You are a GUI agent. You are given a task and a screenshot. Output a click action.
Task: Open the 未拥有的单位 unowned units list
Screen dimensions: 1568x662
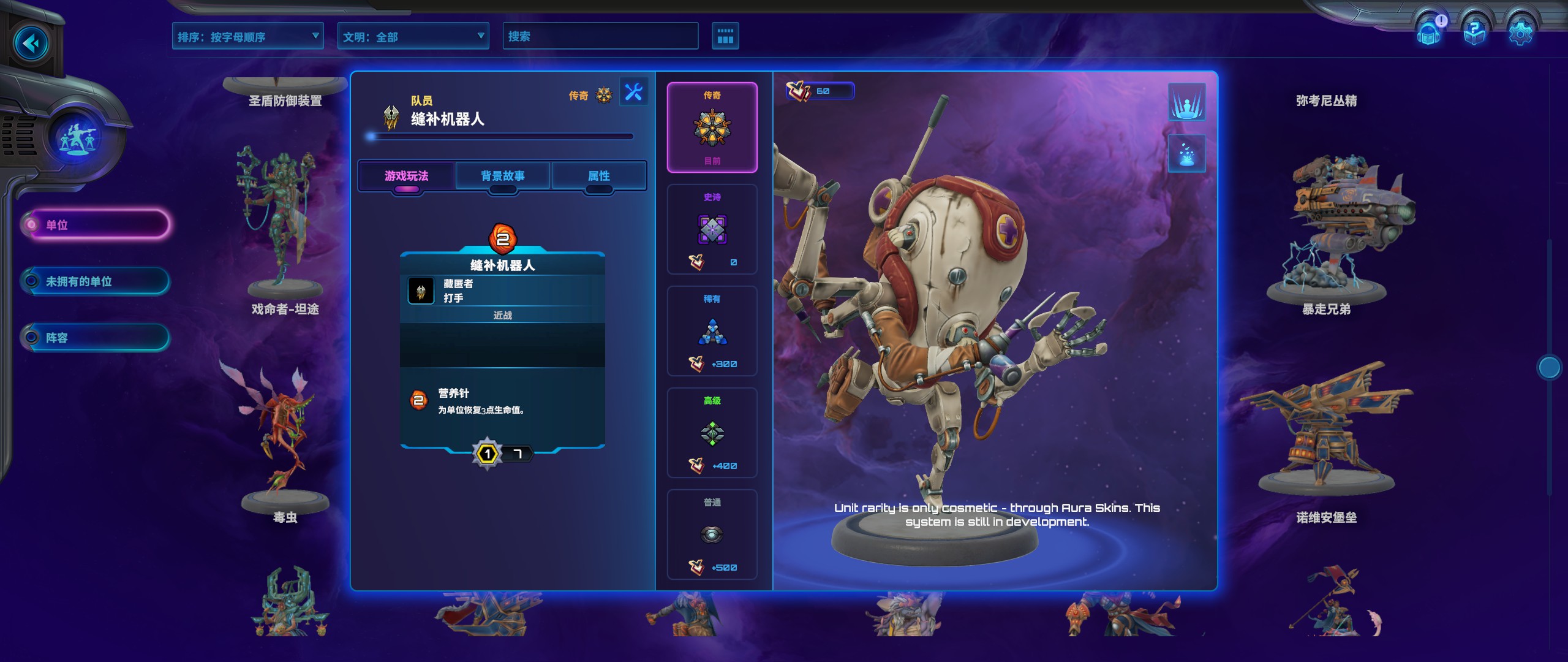[96, 281]
